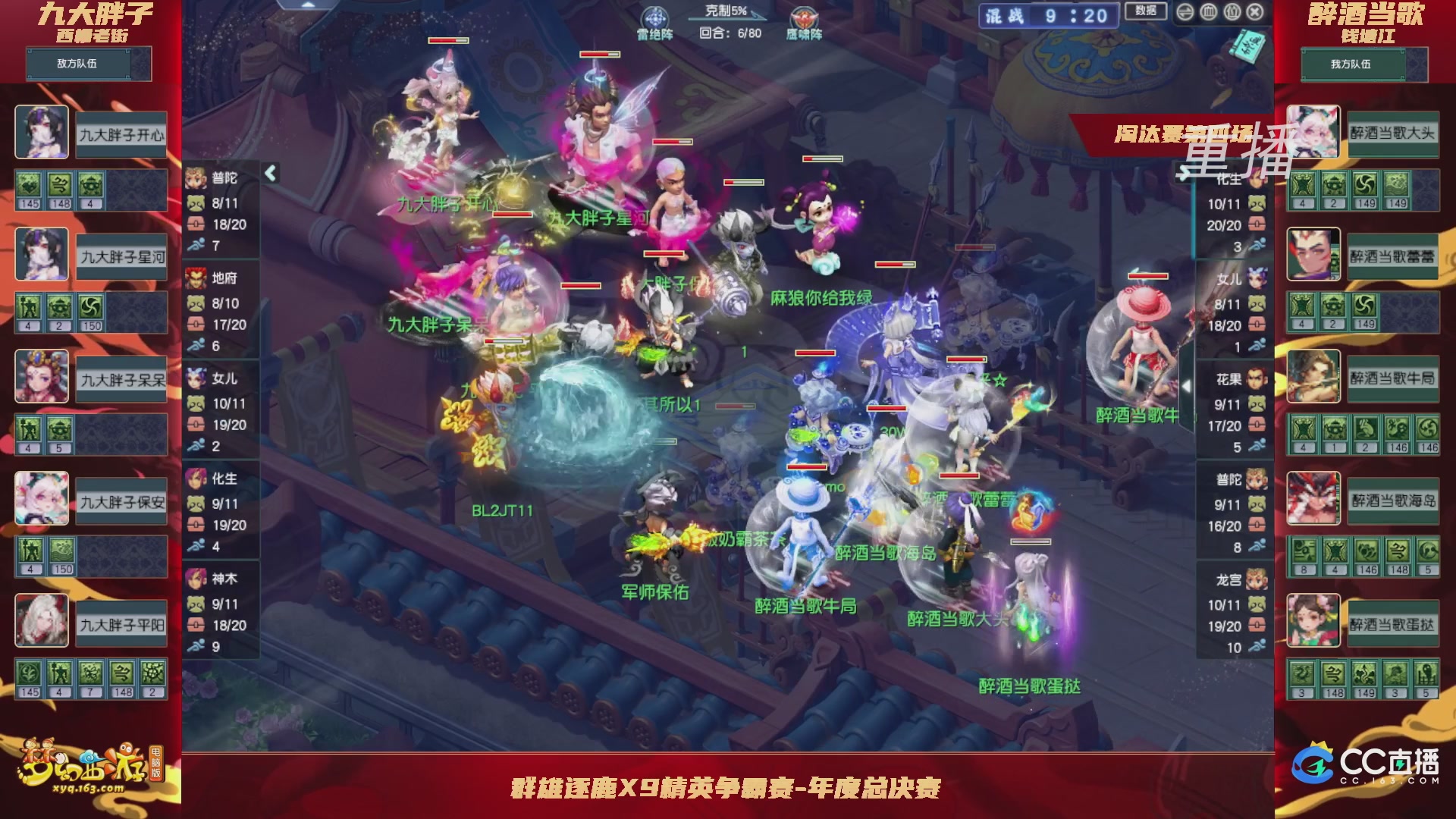Select the 雷绝阵 formation icon
Screen dimensions: 1456x819
[655, 17]
